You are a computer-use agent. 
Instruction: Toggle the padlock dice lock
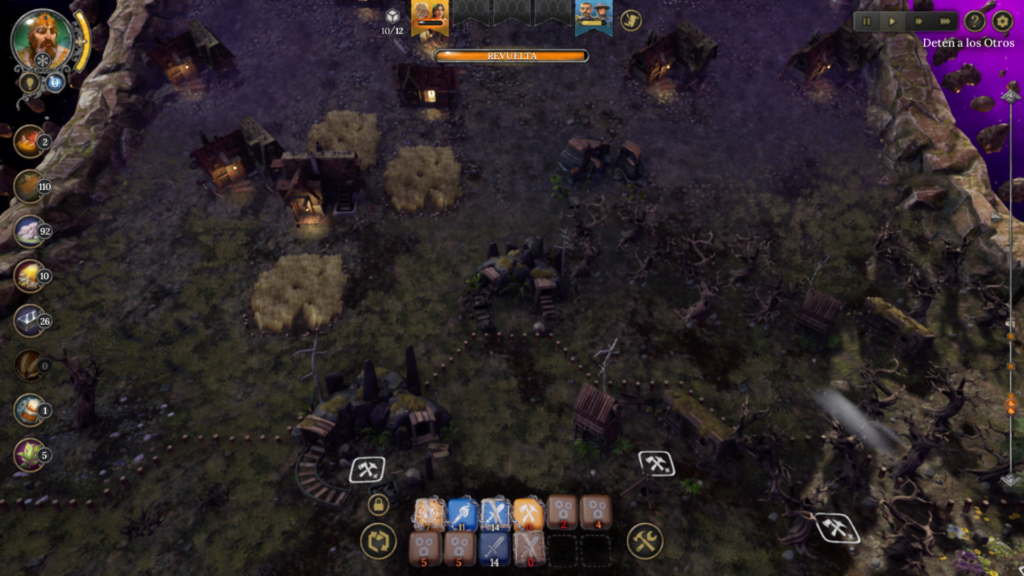378,505
